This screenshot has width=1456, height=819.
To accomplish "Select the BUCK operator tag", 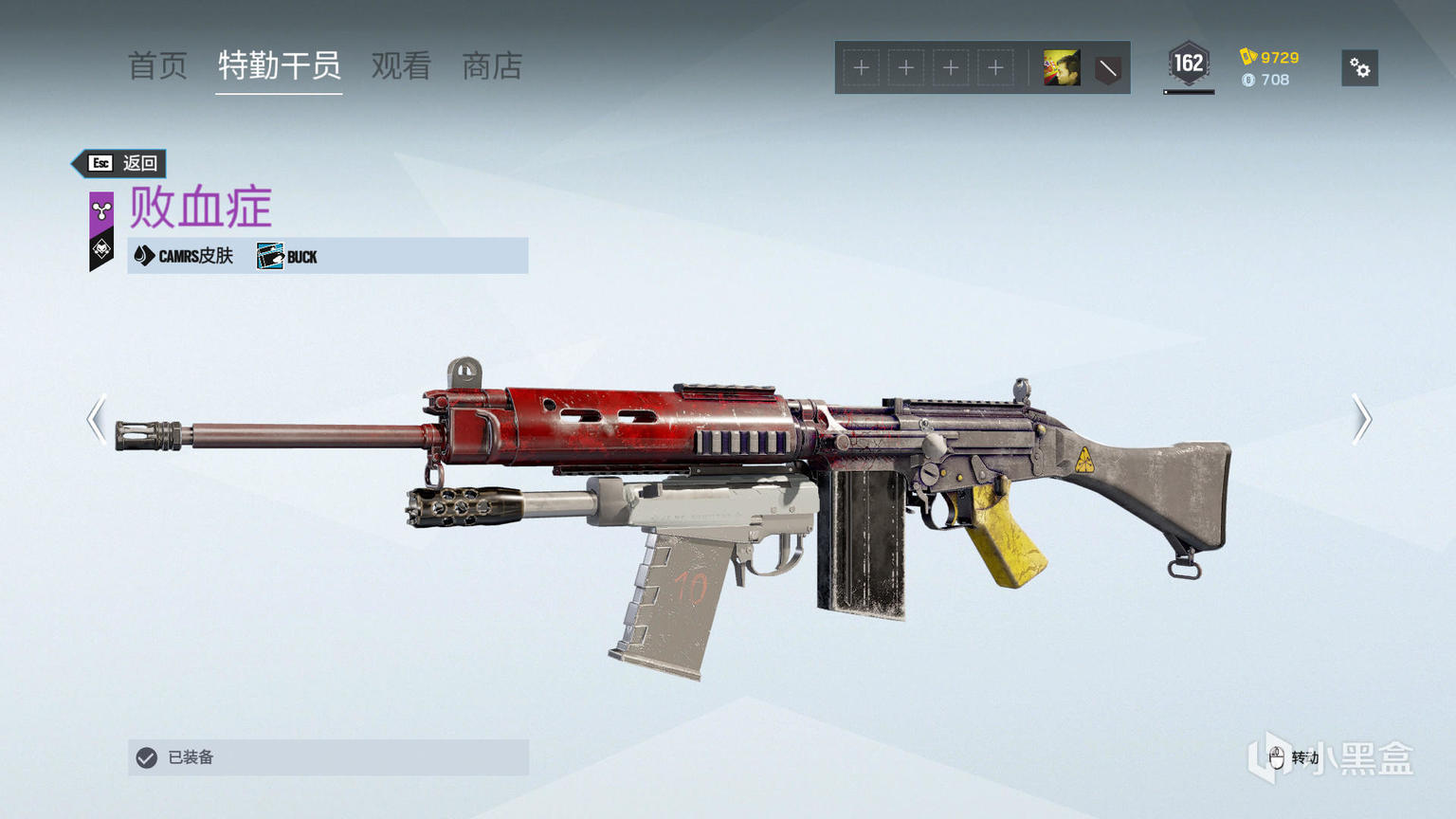I will (x=288, y=256).
